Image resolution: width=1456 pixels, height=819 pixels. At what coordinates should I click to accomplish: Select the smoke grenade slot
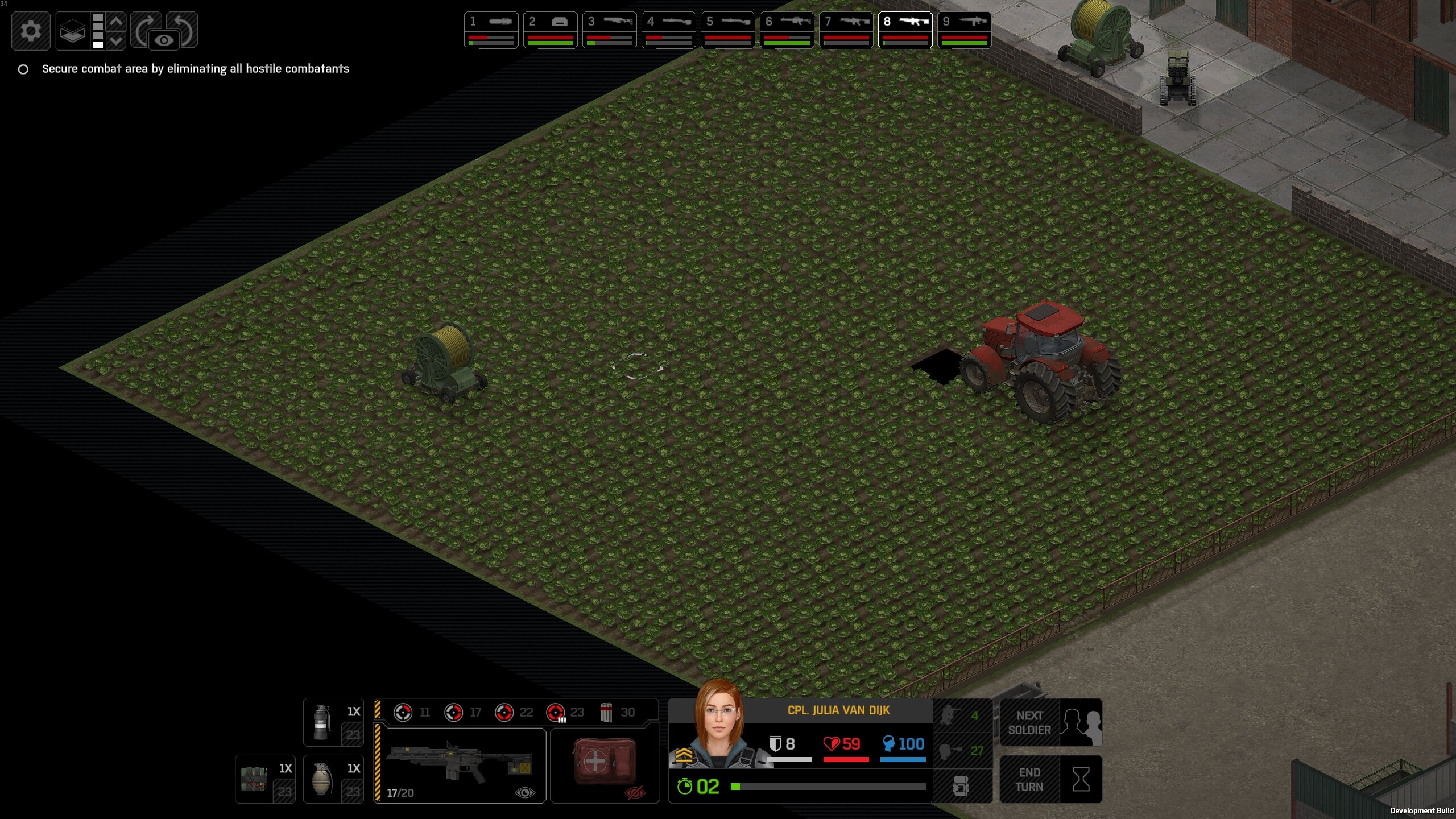(x=333, y=722)
